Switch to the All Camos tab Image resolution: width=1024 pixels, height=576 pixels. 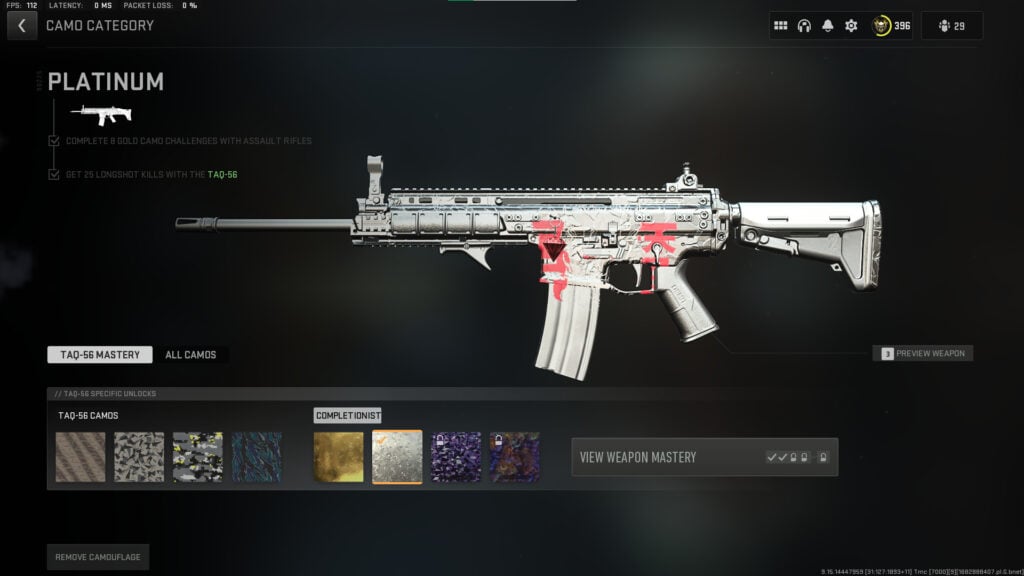(x=191, y=355)
